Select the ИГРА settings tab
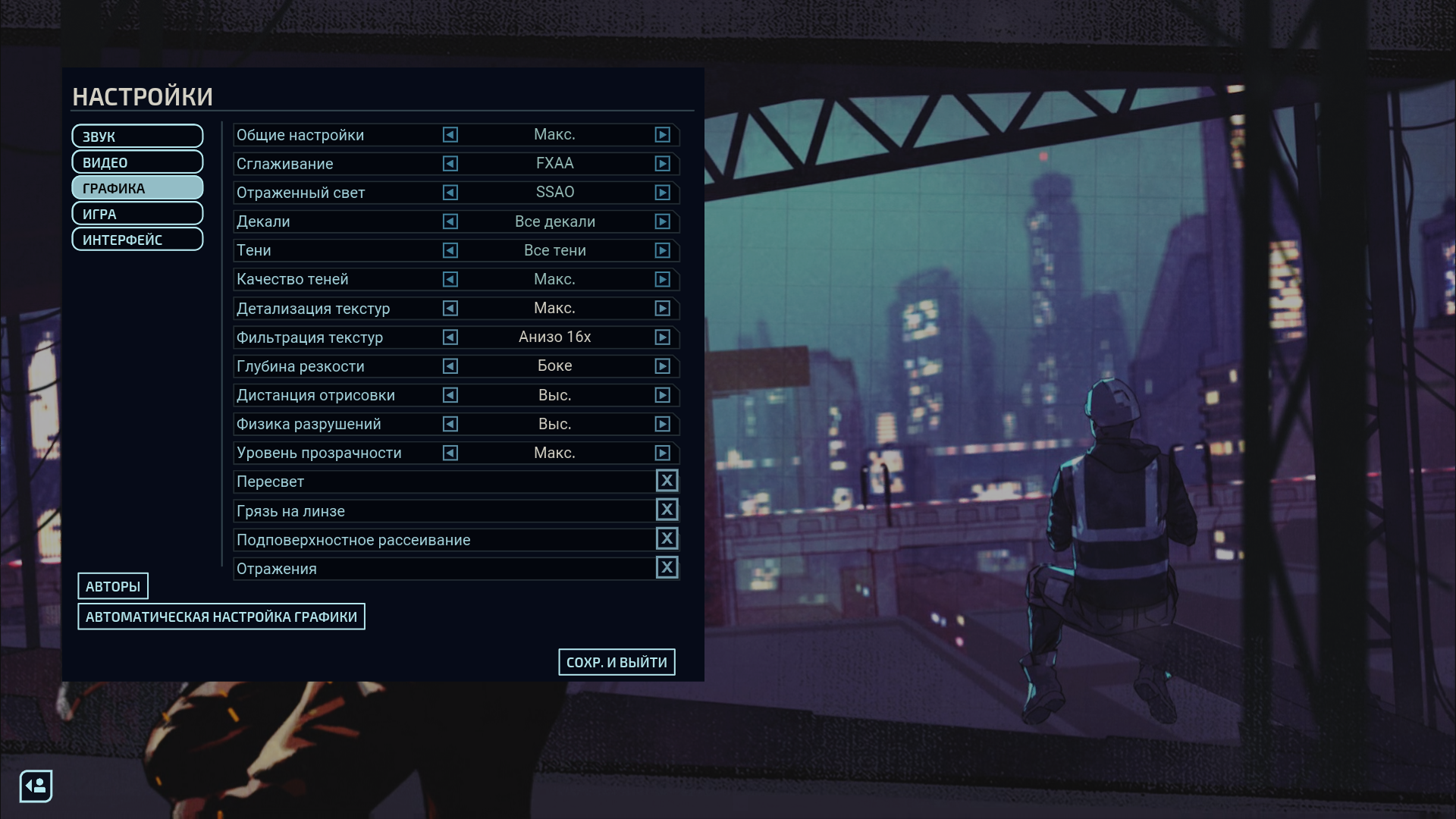 (137, 214)
